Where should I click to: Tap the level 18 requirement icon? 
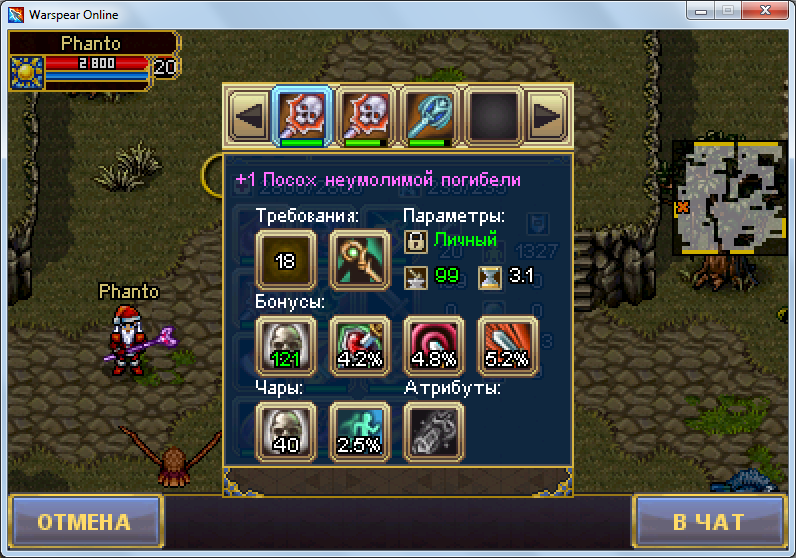(x=286, y=261)
